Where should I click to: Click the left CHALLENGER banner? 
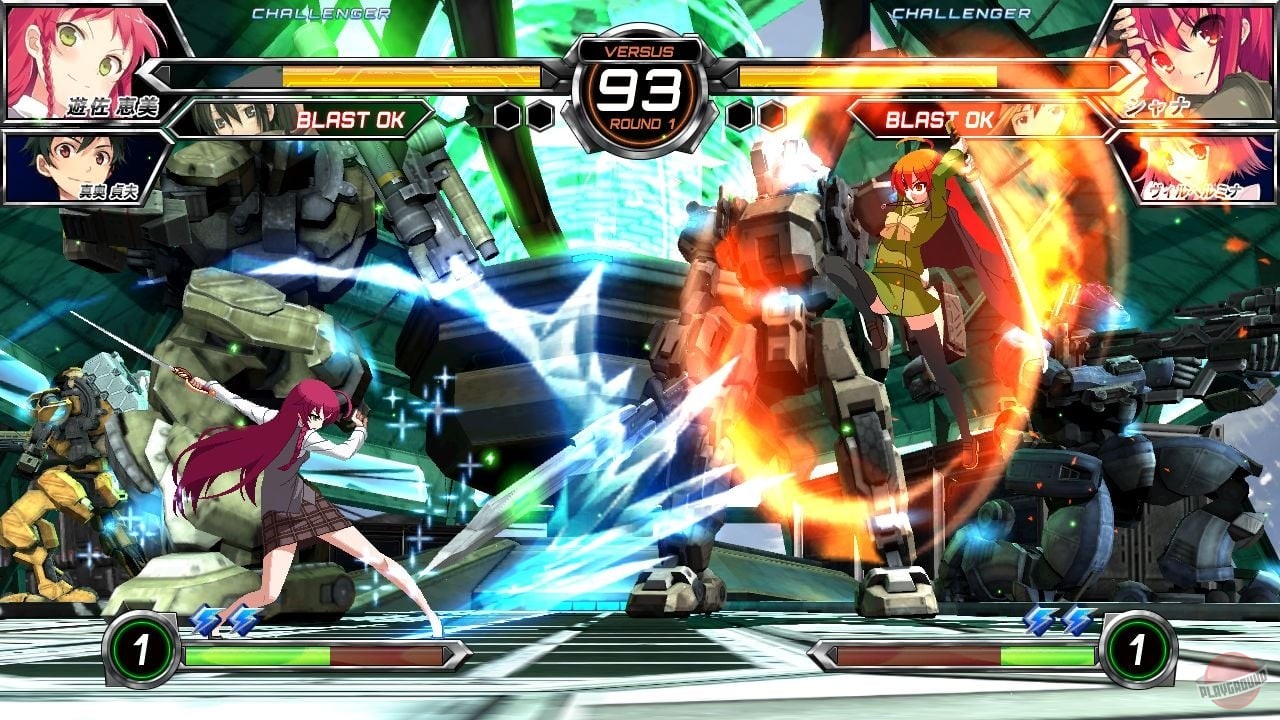[x=320, y=13]
